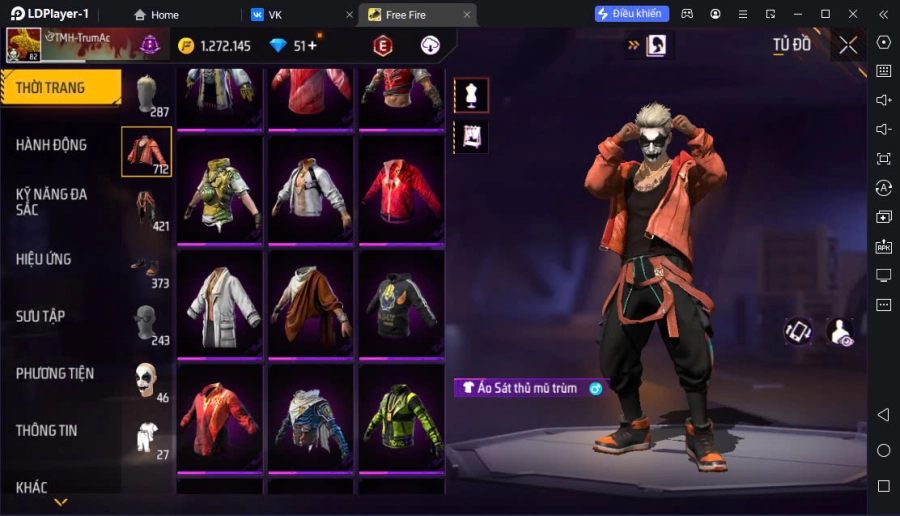Select the head items subcategory showing 287
Image resolution: width=900 pixels, height=516 pixels.
(x=148, y=95)
